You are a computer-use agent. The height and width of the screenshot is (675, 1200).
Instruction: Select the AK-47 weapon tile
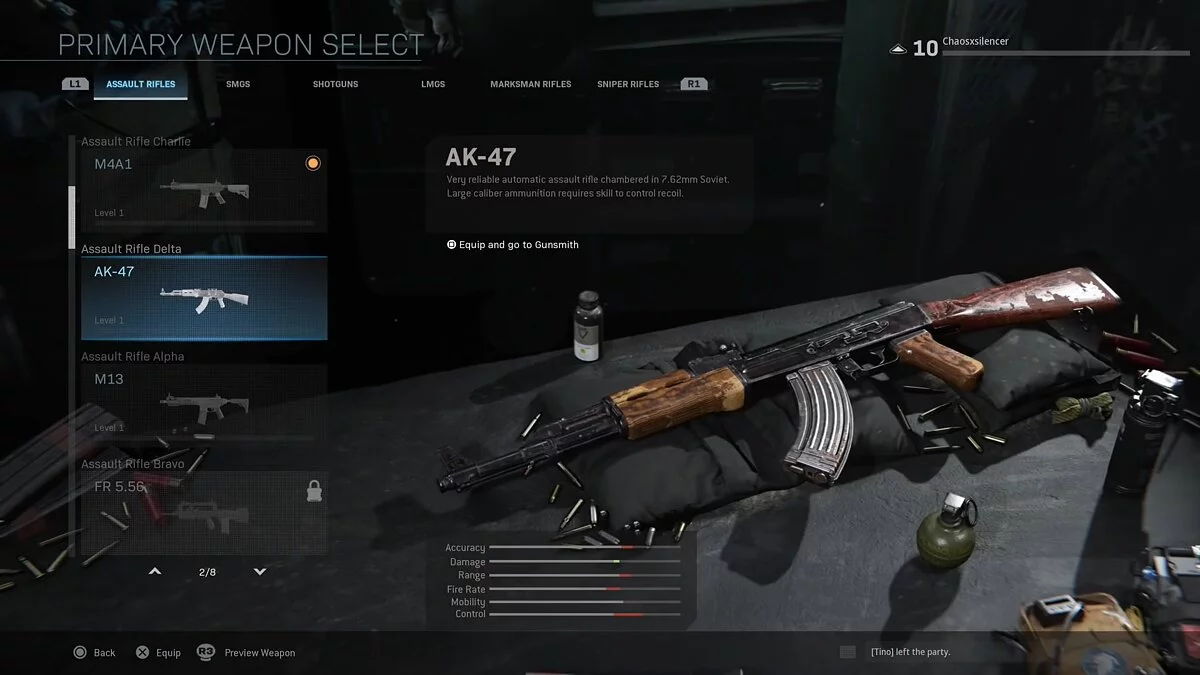[204, 298]
